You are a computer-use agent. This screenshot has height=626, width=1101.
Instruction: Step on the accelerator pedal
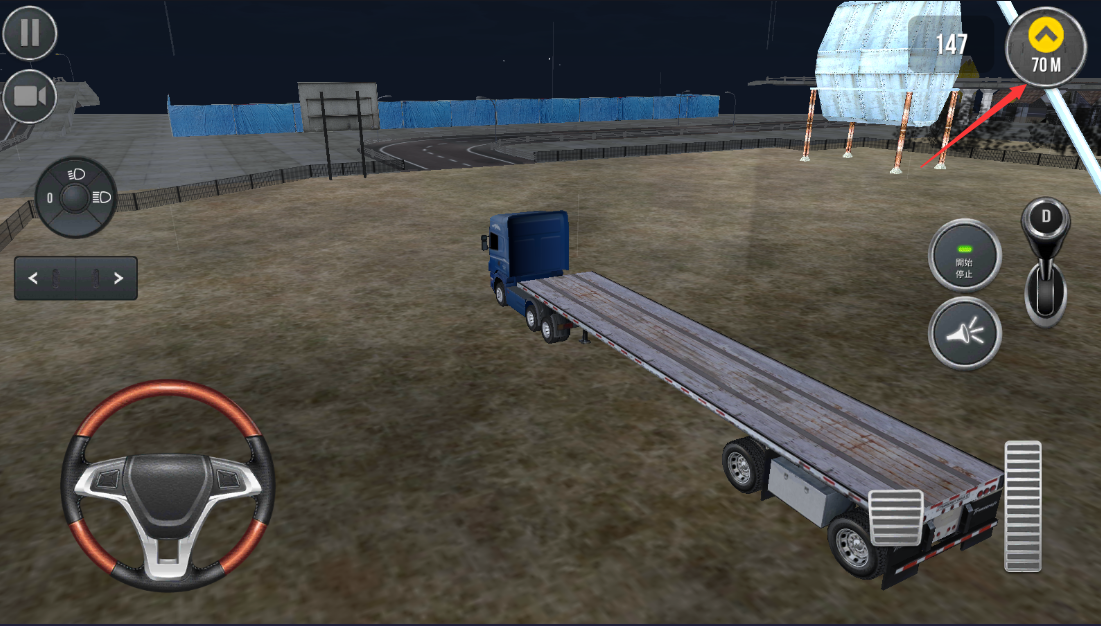(1022, 506)
